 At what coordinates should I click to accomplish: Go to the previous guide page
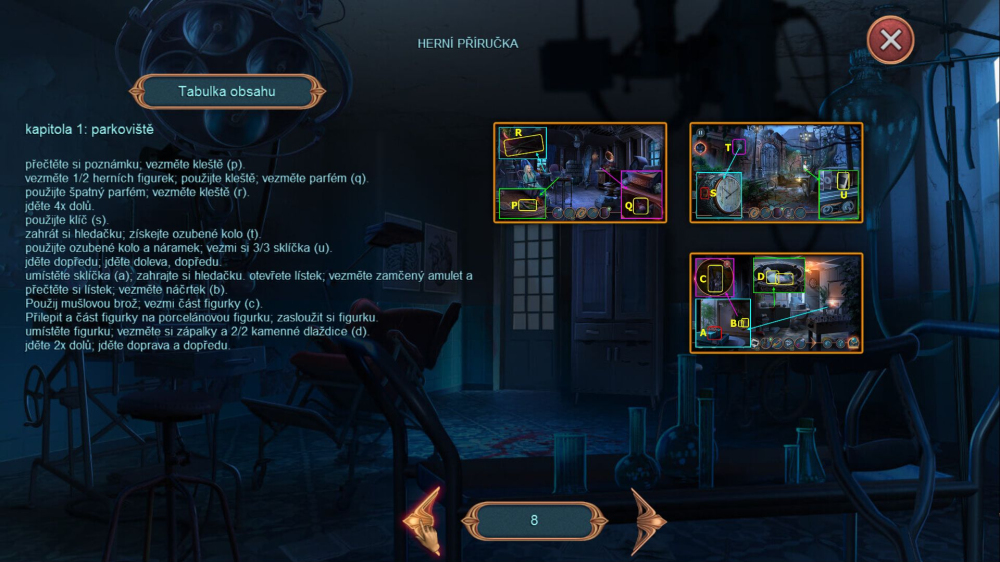[x=423, y=520]
